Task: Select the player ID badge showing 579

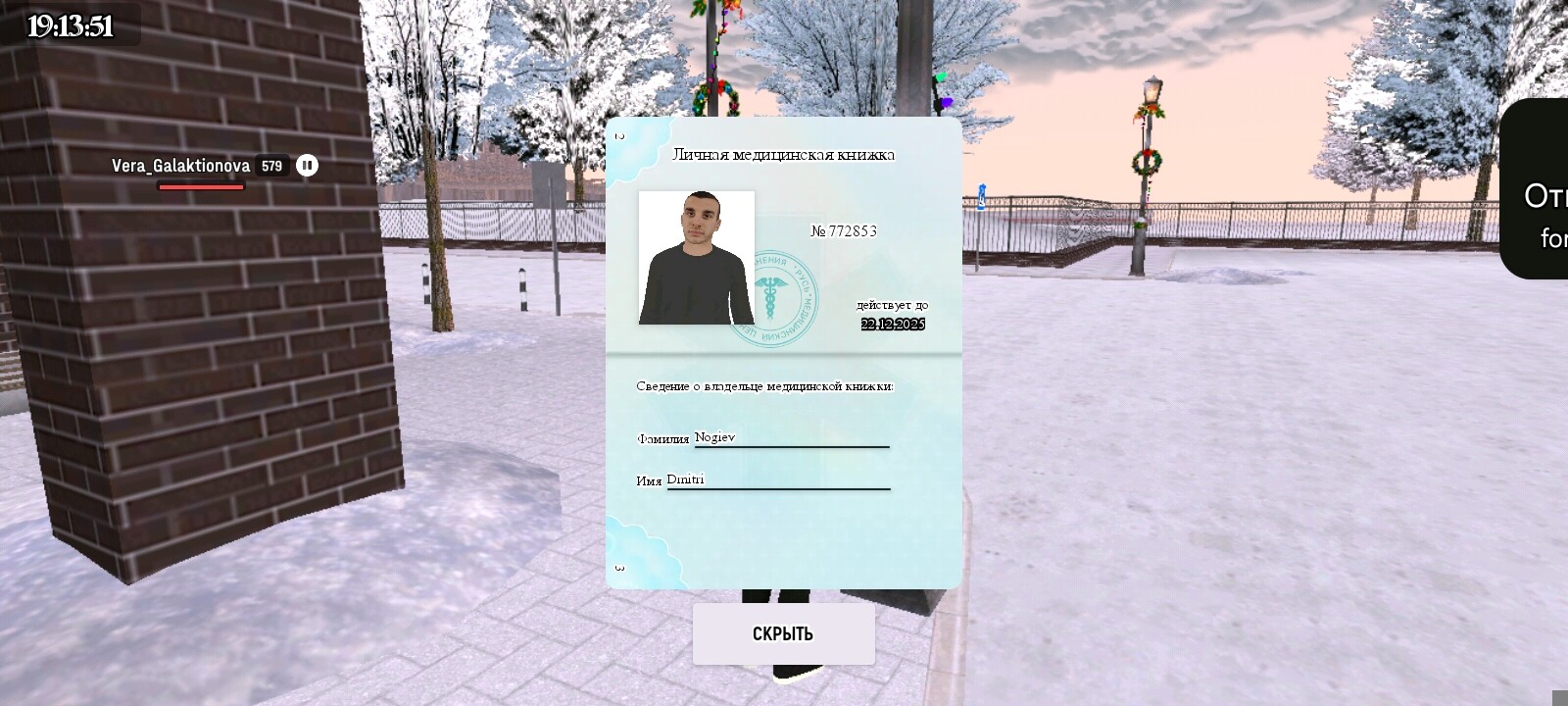Action: 272,166
